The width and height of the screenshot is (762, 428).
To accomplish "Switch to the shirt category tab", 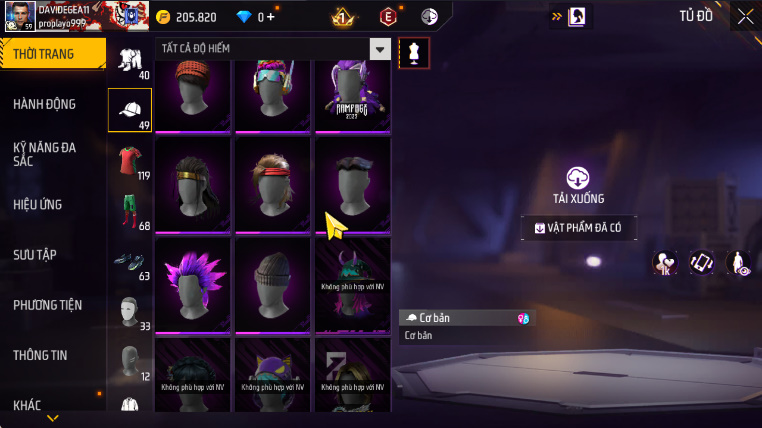I will (129, 162).
